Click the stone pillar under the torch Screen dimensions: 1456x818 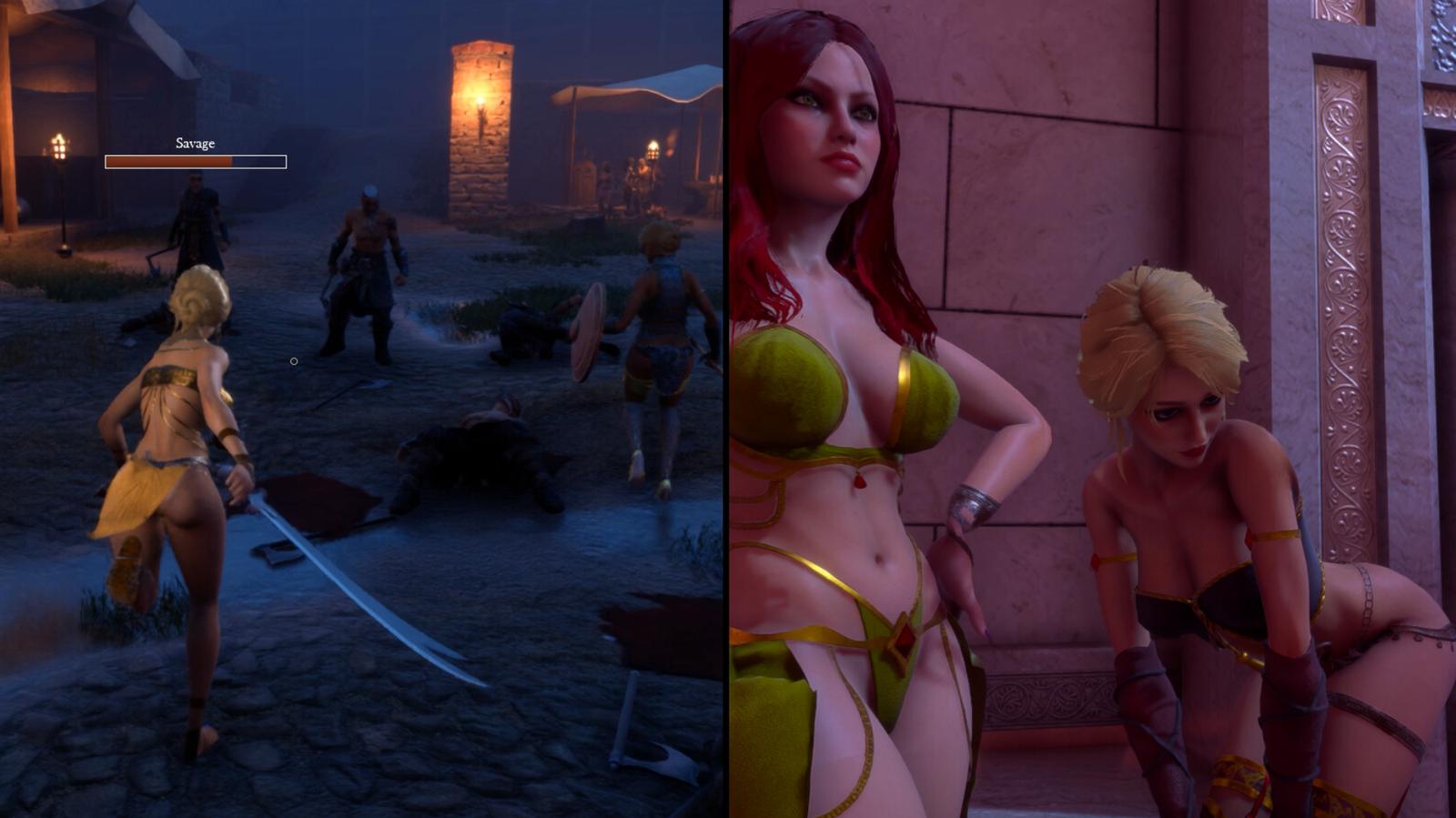[x=480, y=182]
